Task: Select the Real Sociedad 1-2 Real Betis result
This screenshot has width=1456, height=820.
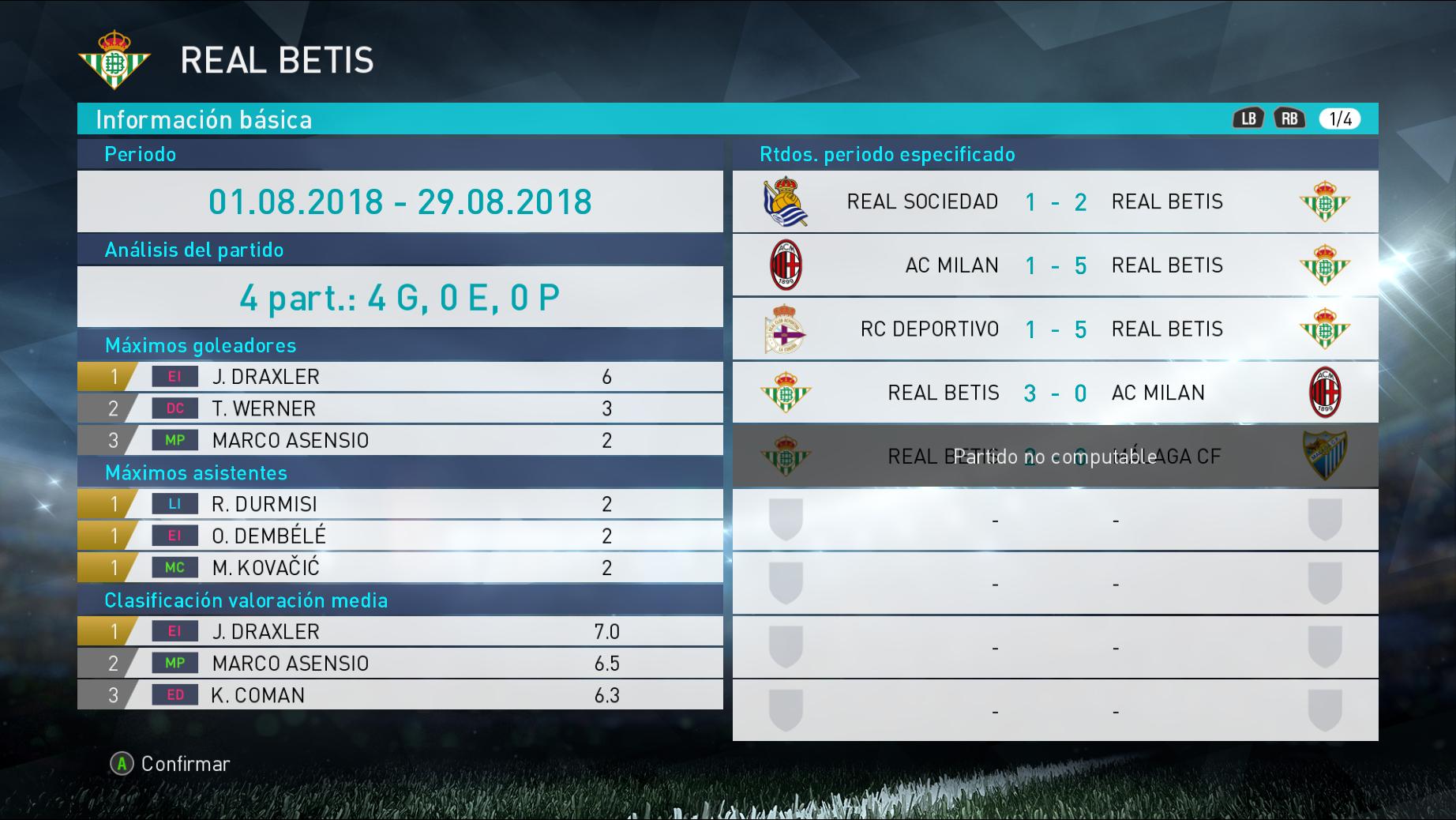Action: 1055,201
